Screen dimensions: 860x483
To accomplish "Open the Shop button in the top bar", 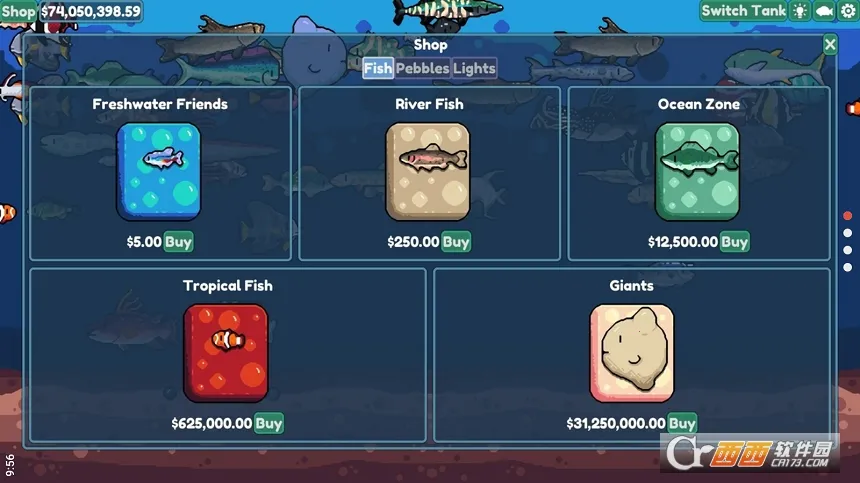I will [18, 12].
